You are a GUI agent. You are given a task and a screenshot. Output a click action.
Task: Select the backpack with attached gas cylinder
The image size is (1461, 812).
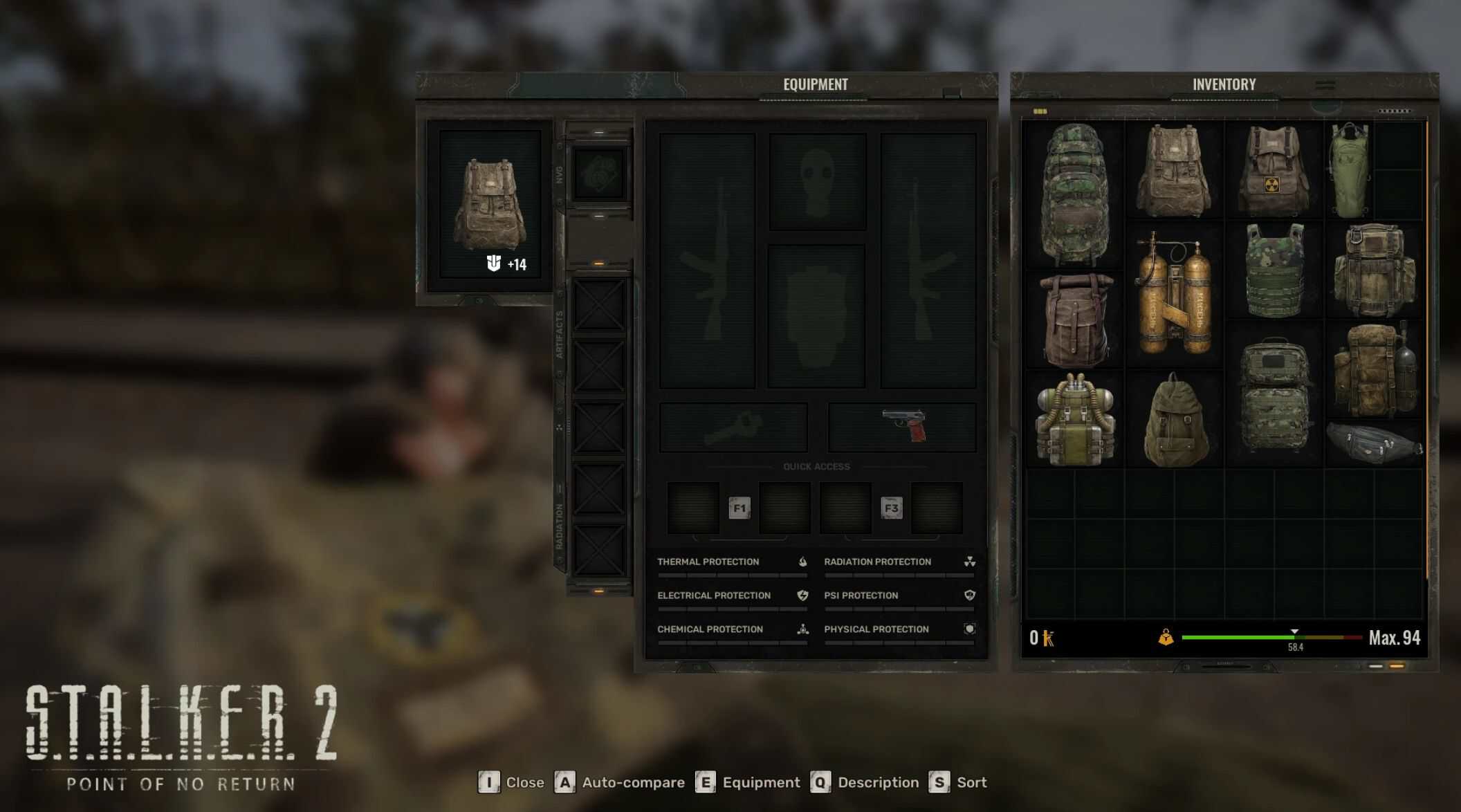(x=1375, y=370)
